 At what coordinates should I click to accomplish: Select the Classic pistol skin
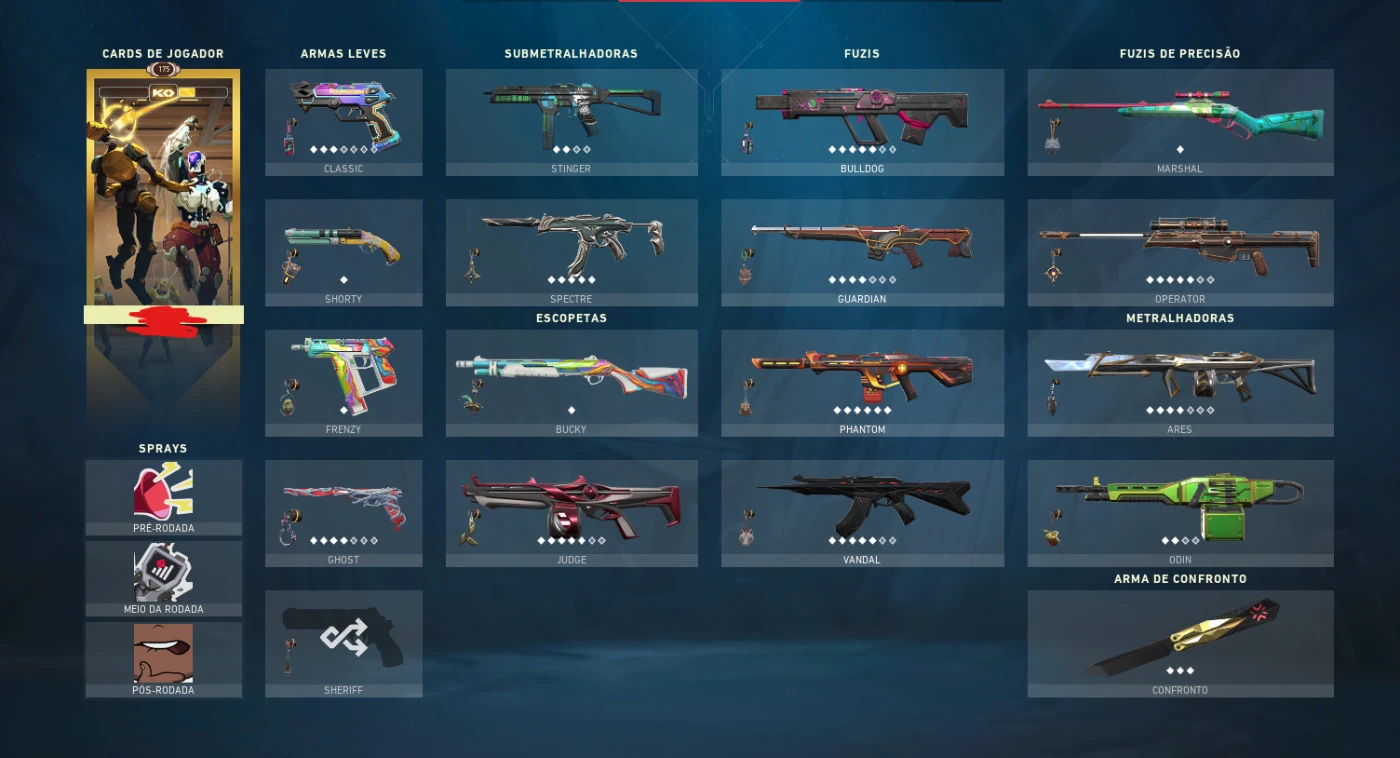click(x=344, y=110)
